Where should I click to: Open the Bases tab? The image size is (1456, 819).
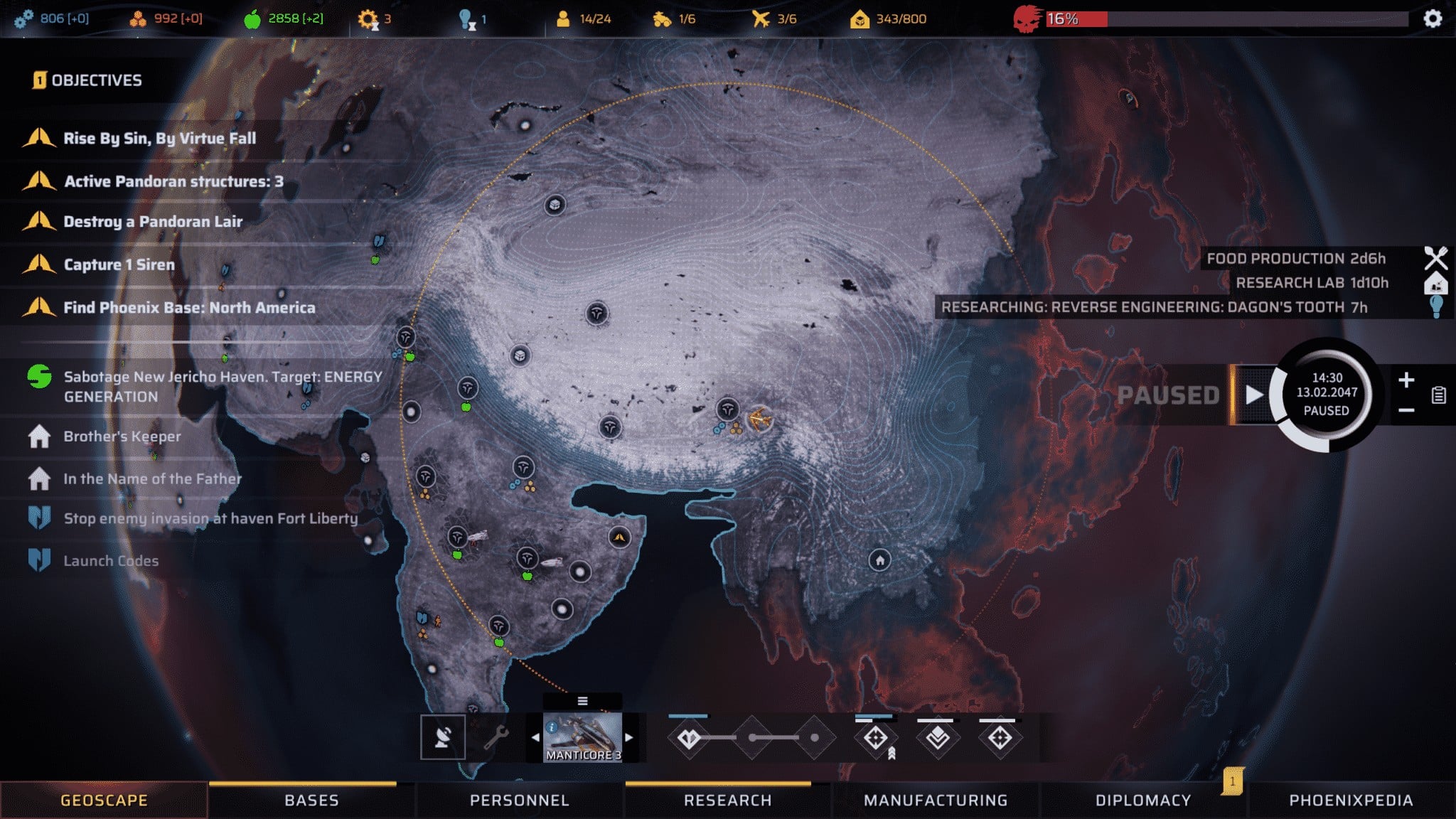pos(311,801)
